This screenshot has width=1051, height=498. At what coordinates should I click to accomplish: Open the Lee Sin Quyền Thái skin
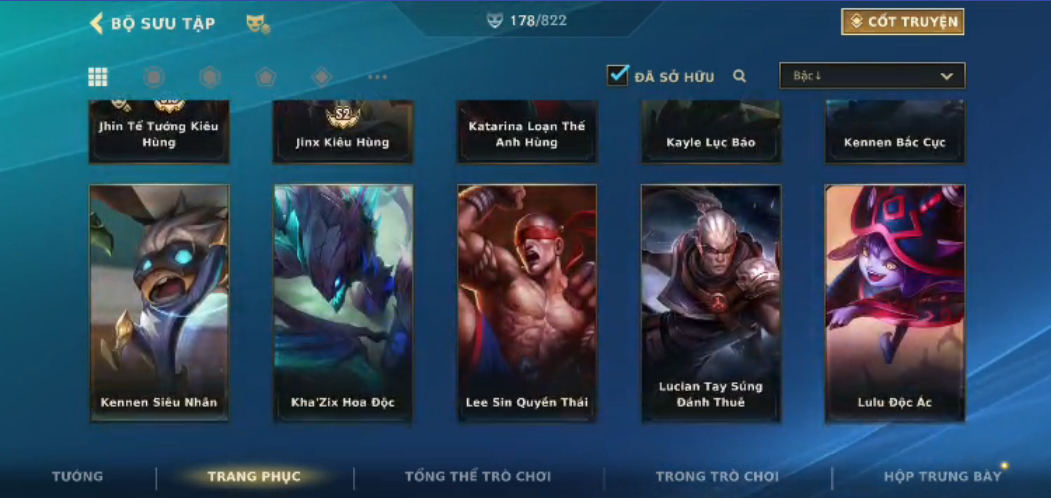click(x=527, y=303)
